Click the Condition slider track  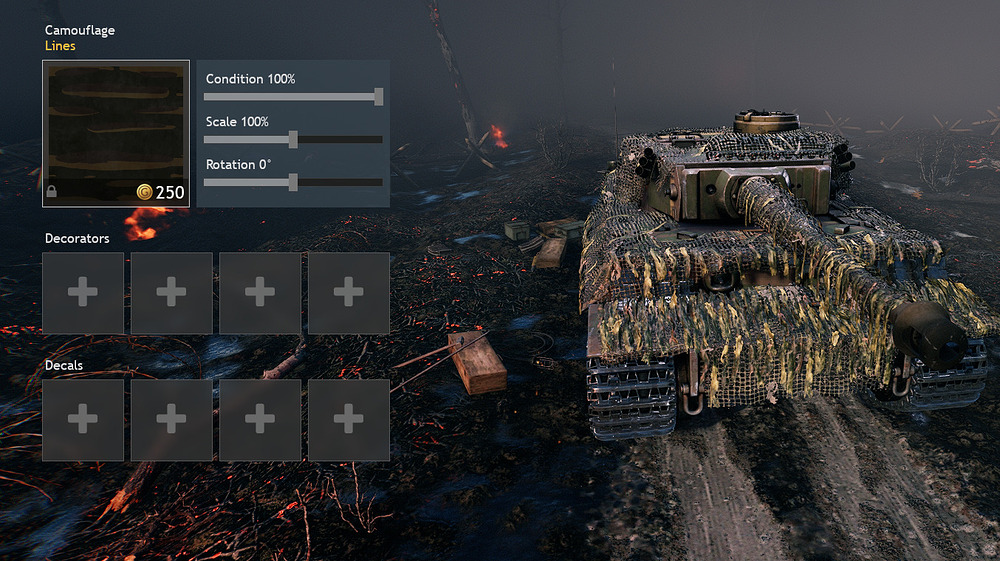point(292,97)
